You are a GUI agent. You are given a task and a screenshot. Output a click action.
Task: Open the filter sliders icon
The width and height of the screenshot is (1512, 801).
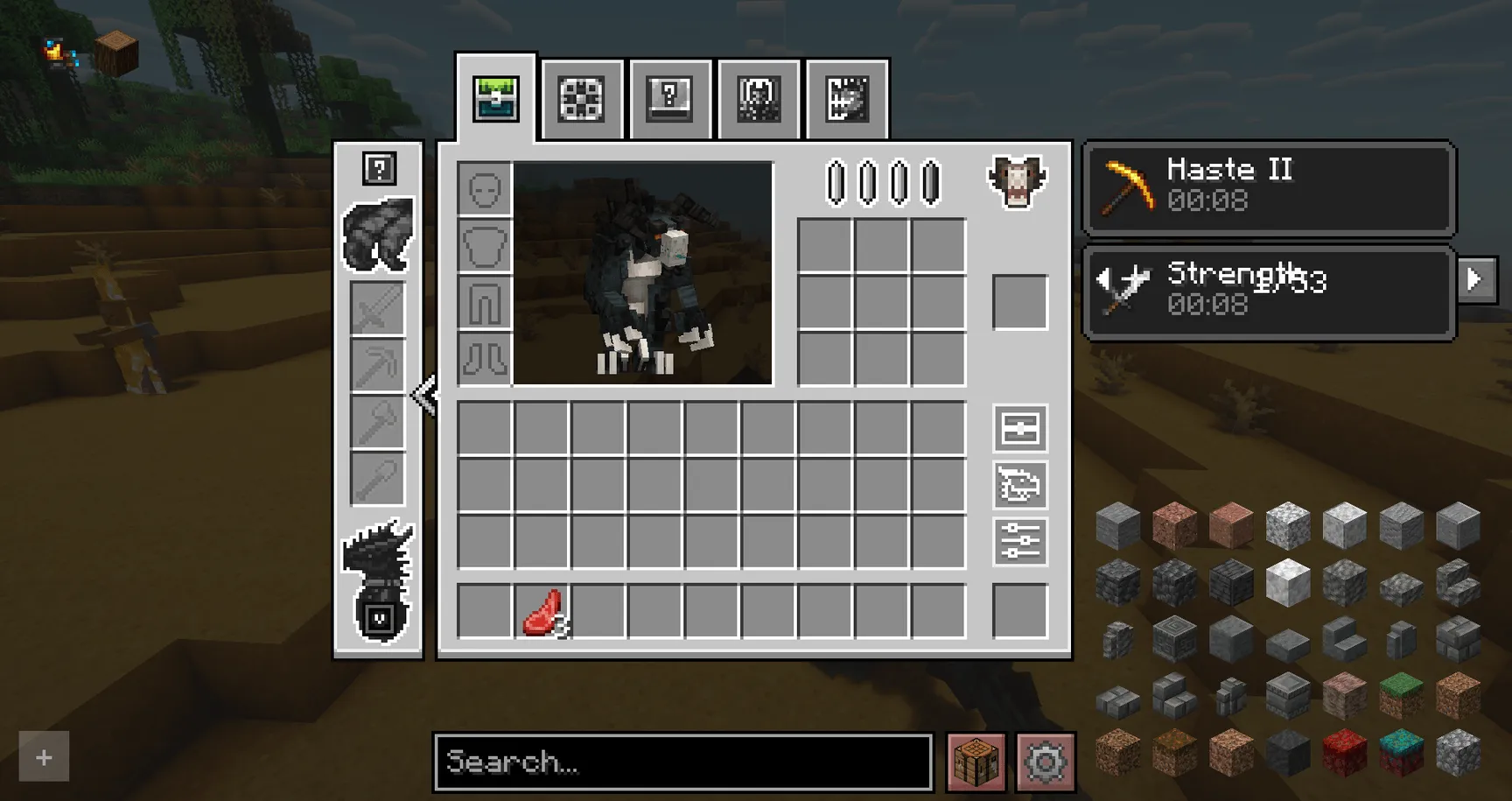1019,545
